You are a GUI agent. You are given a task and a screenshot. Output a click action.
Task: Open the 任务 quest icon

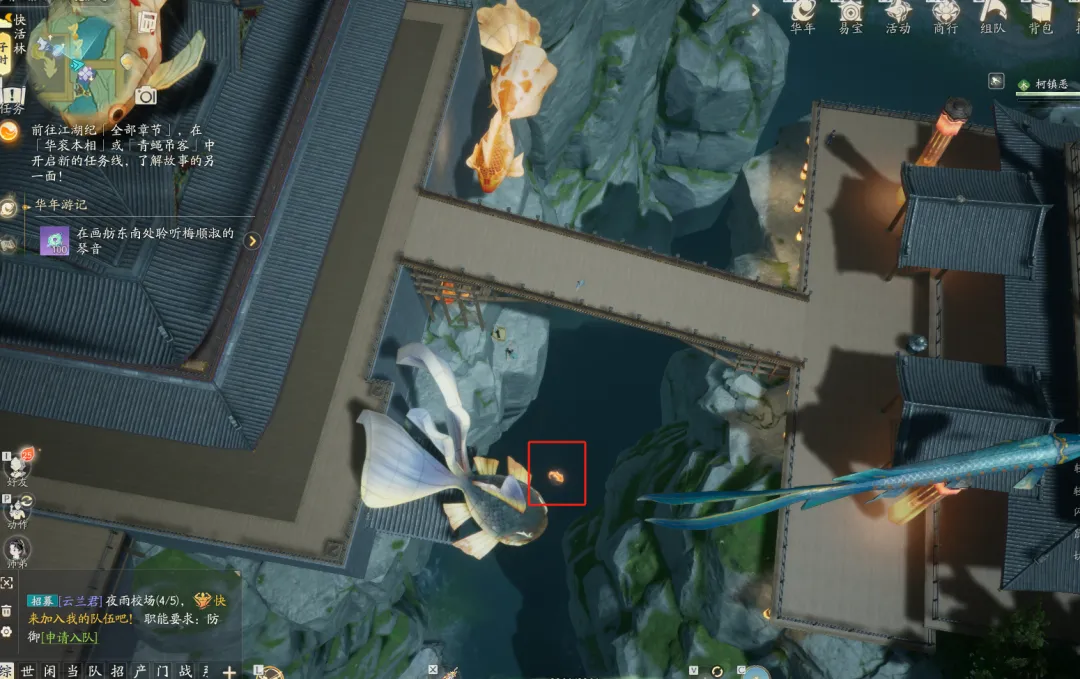12,98
